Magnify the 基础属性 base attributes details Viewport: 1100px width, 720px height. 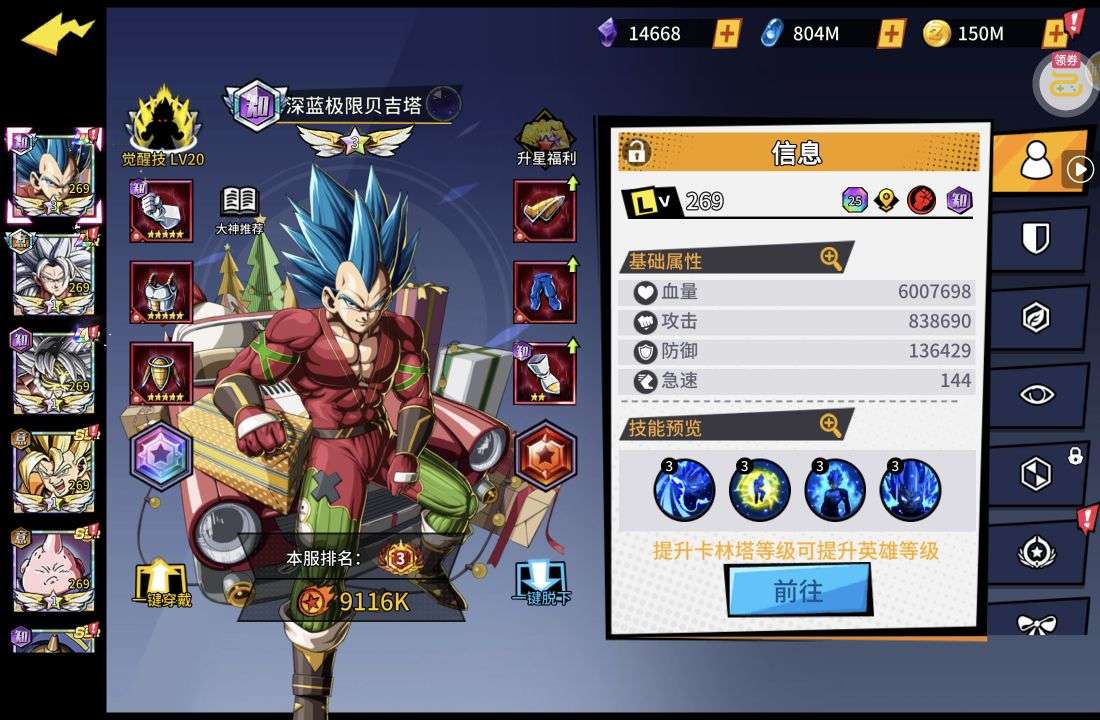(x=831, y=259)
